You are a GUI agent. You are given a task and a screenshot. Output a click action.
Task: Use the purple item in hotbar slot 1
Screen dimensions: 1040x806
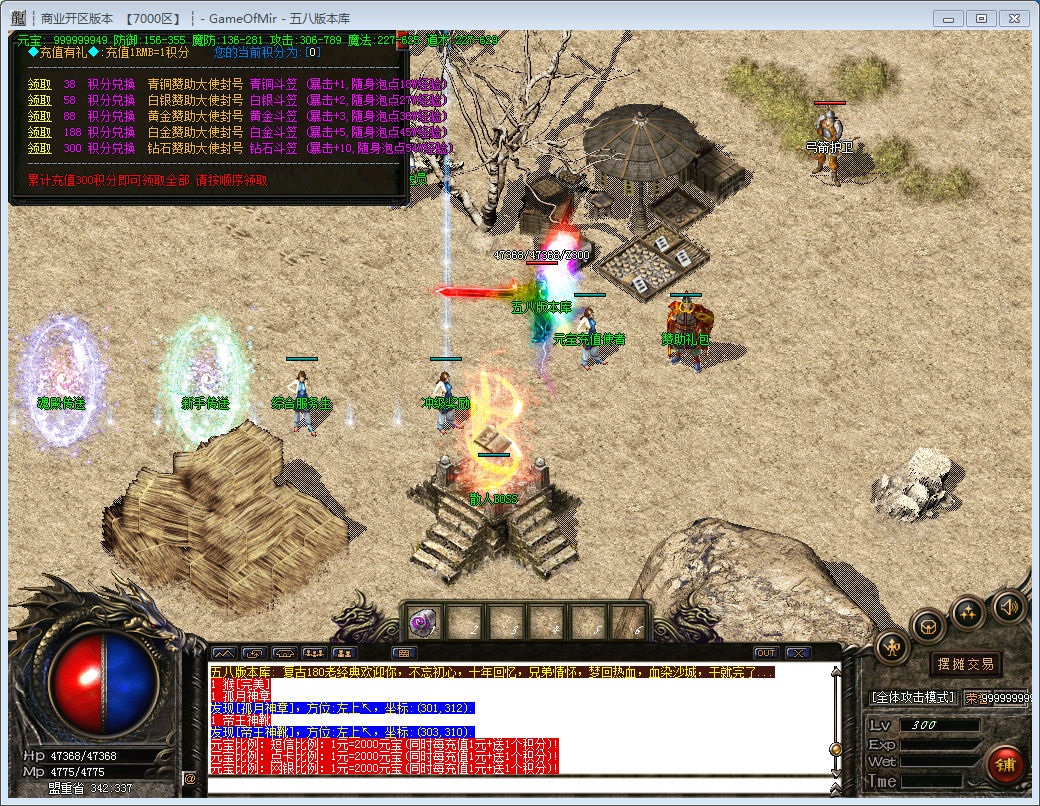pyautogui.click(x=421, y=622)
